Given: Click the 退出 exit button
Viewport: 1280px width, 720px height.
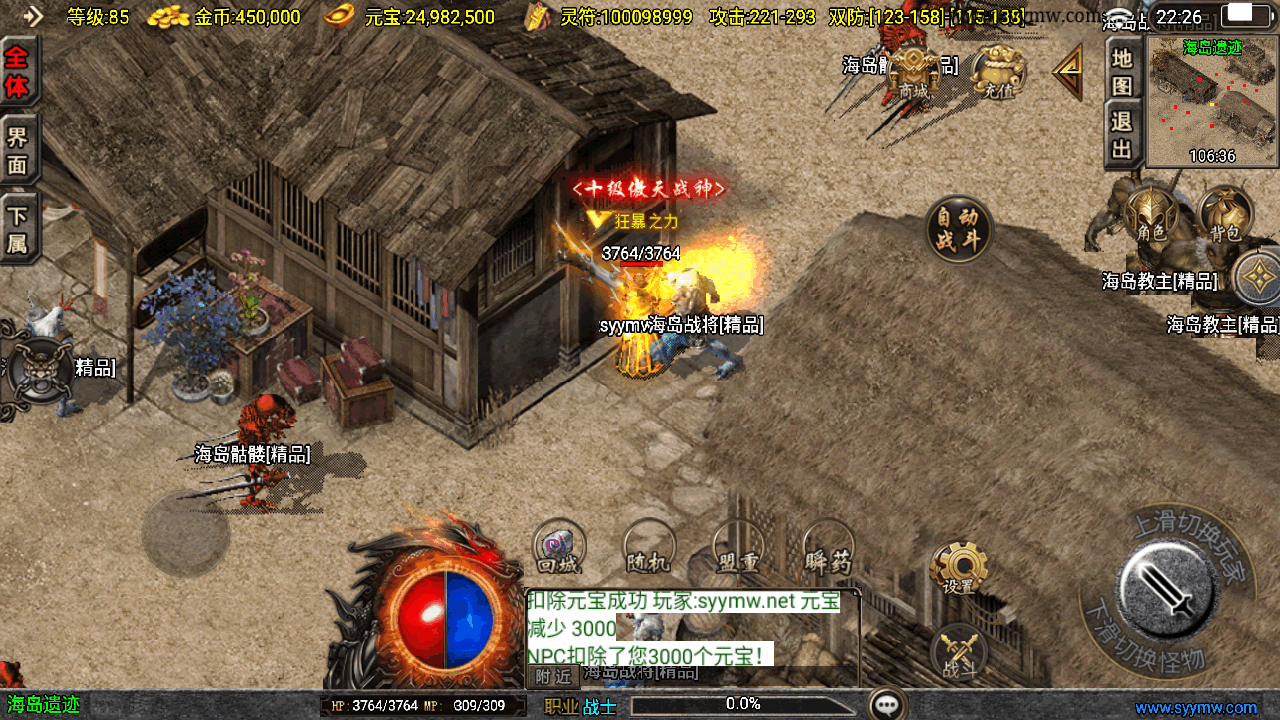Looking at the screenshot, I should coord(1123,135).
